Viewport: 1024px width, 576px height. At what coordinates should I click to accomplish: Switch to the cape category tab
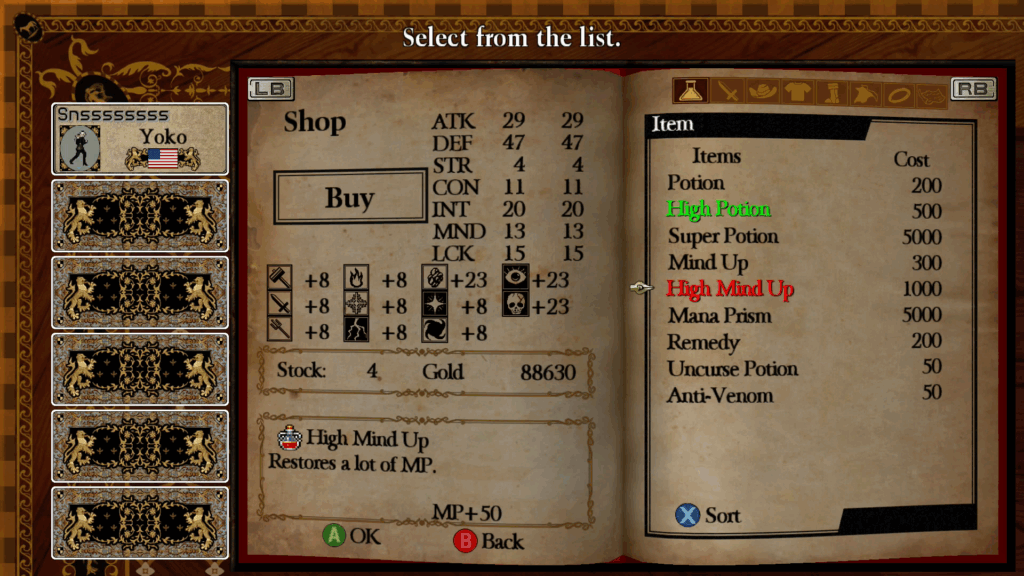point(864,93)
